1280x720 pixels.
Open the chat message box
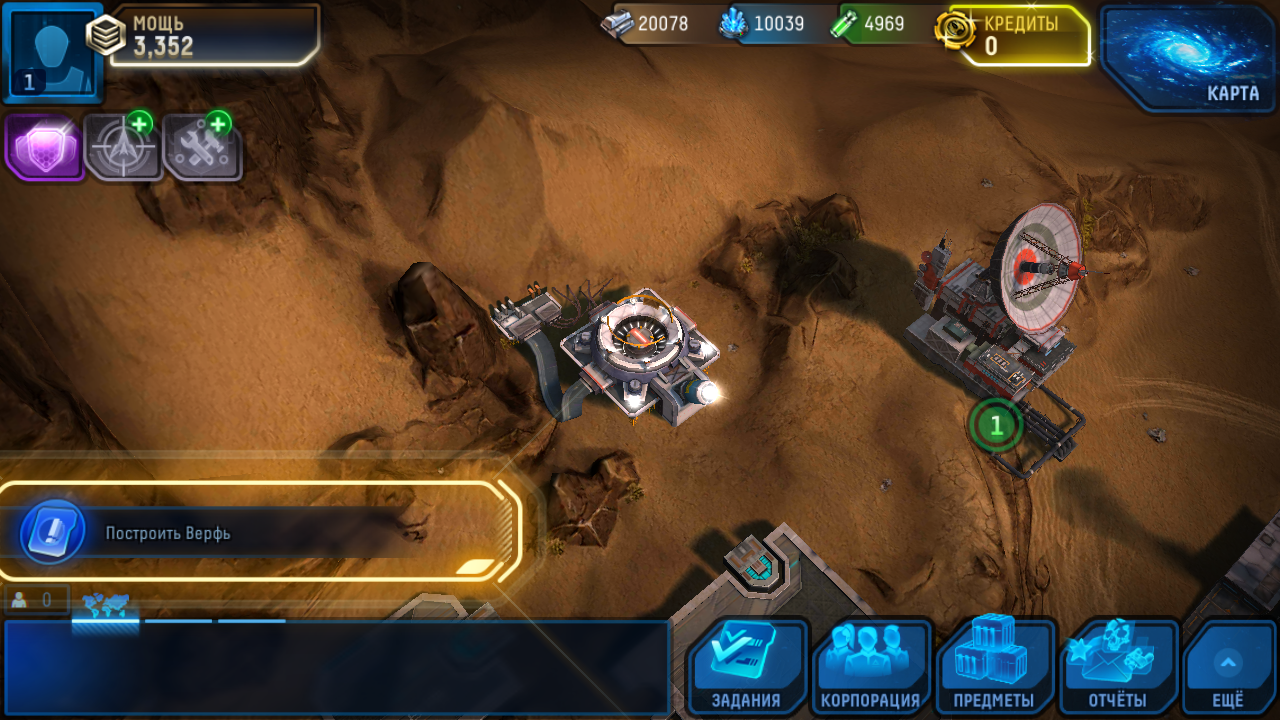[x=336, y=667]
